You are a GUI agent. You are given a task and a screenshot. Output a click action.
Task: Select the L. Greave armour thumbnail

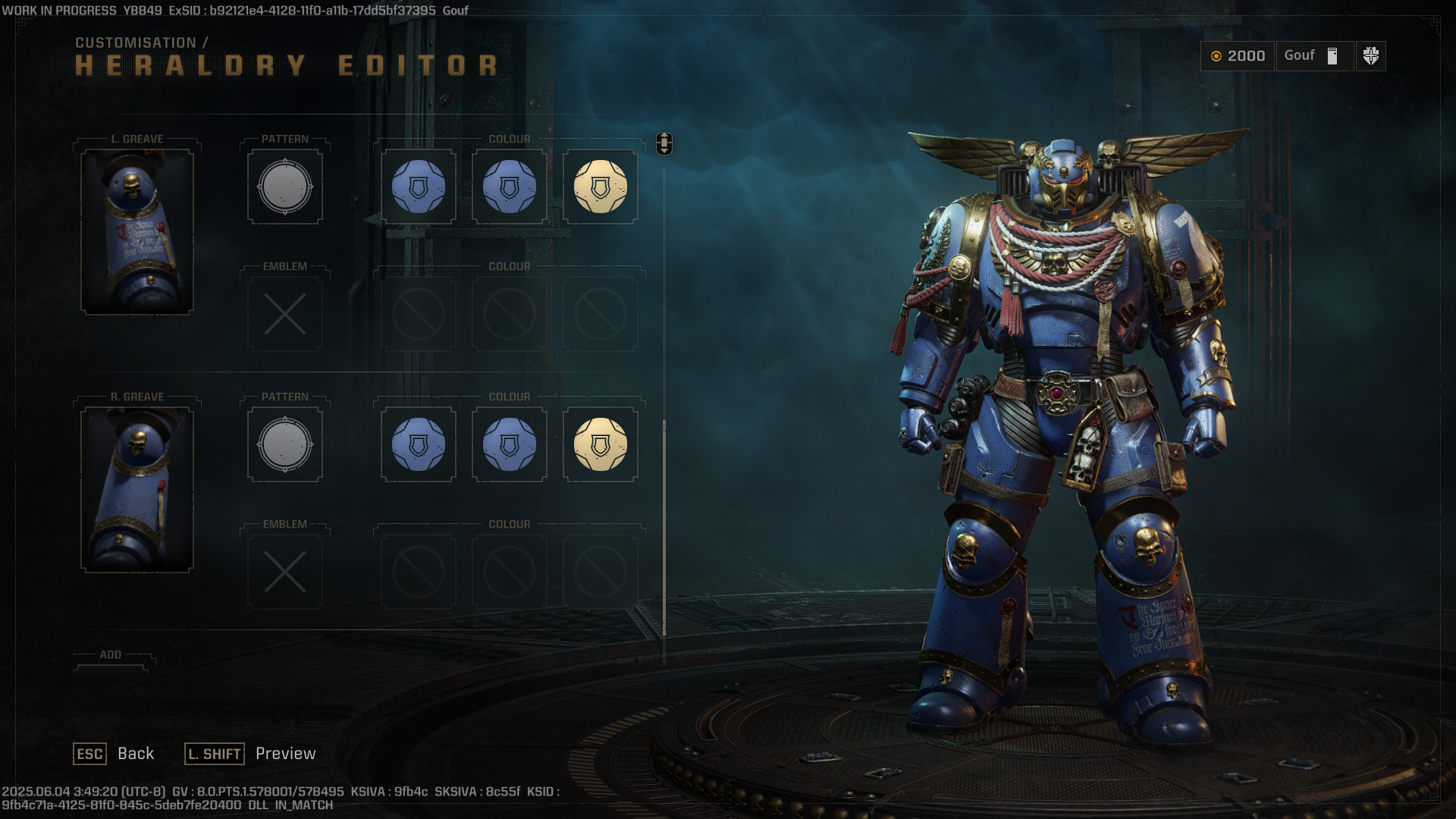coord(137,231)
